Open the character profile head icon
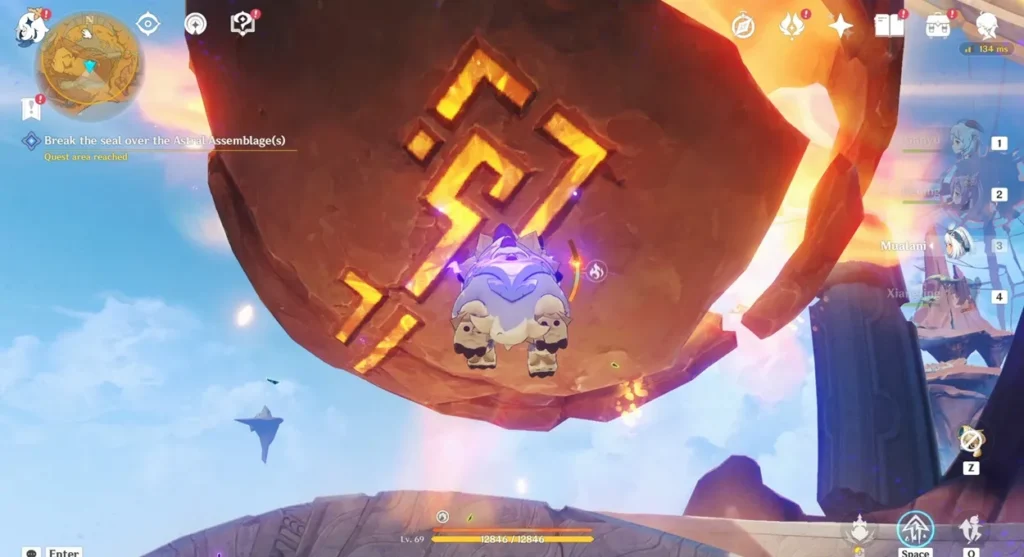Screen dimensions: 1024x557 (x=987, y=26)
